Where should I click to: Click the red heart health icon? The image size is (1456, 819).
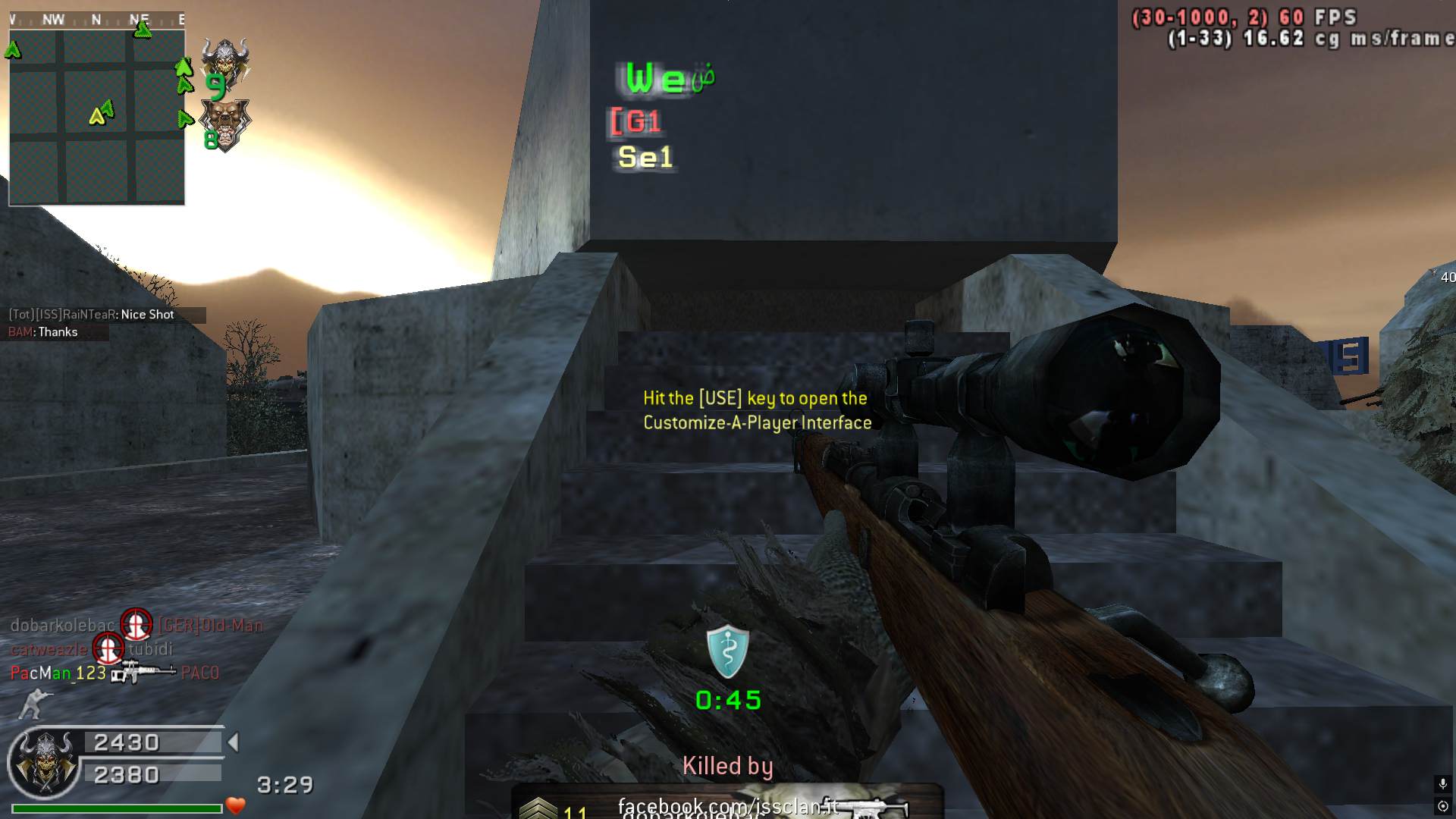236,805
